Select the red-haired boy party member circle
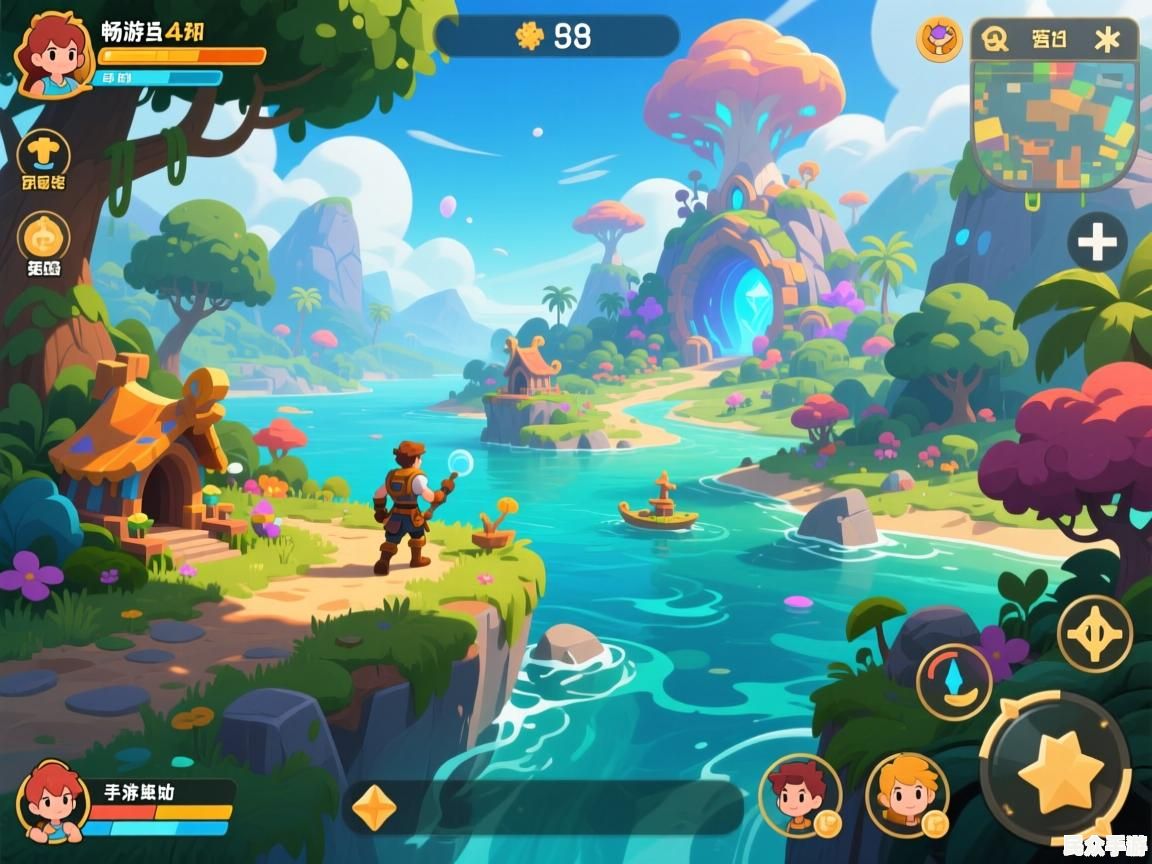The width and height of the screenshot is (1152, 864). [799, 795]
